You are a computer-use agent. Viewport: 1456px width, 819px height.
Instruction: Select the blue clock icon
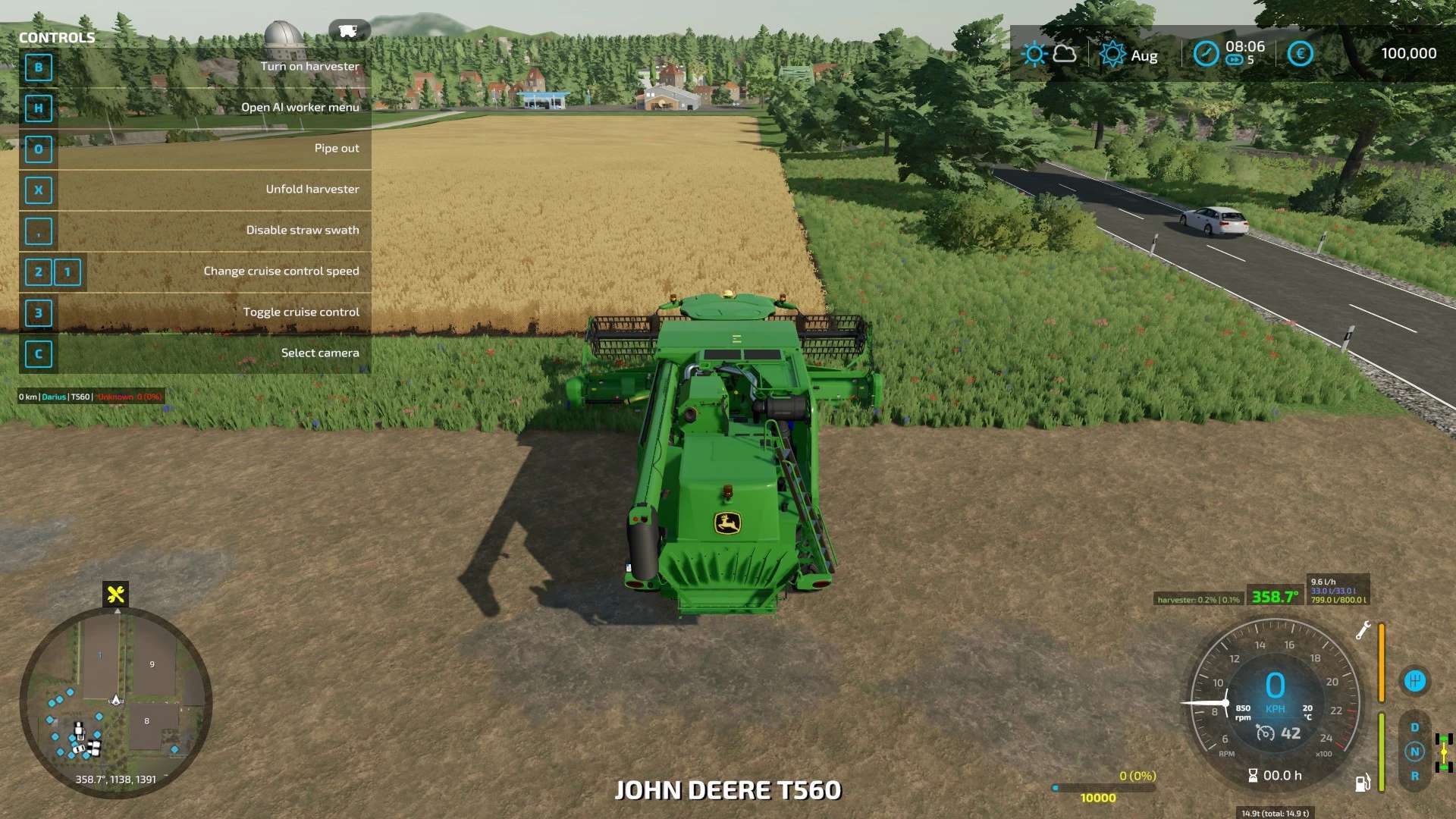[x=1206, y=54]
